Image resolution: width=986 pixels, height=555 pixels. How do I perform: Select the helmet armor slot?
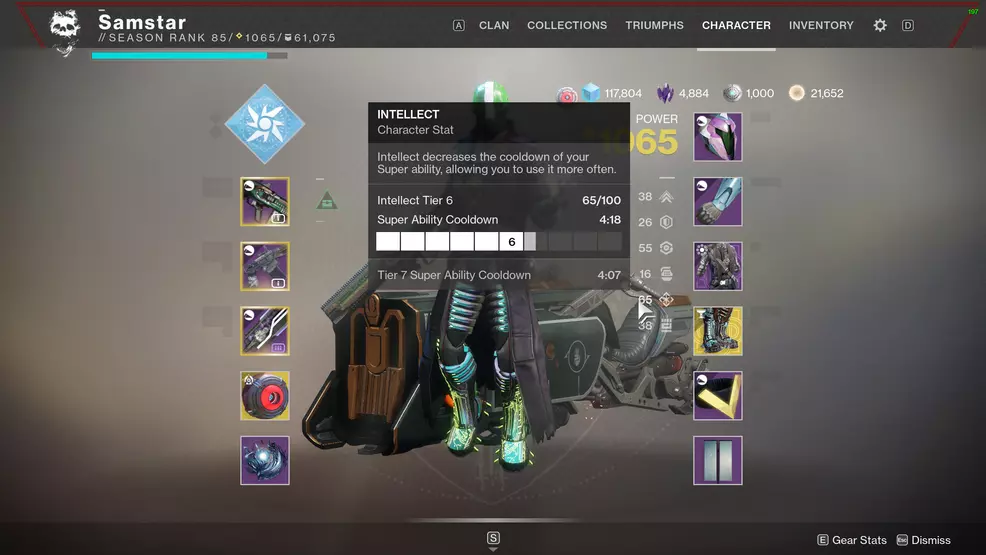(718, 137)
